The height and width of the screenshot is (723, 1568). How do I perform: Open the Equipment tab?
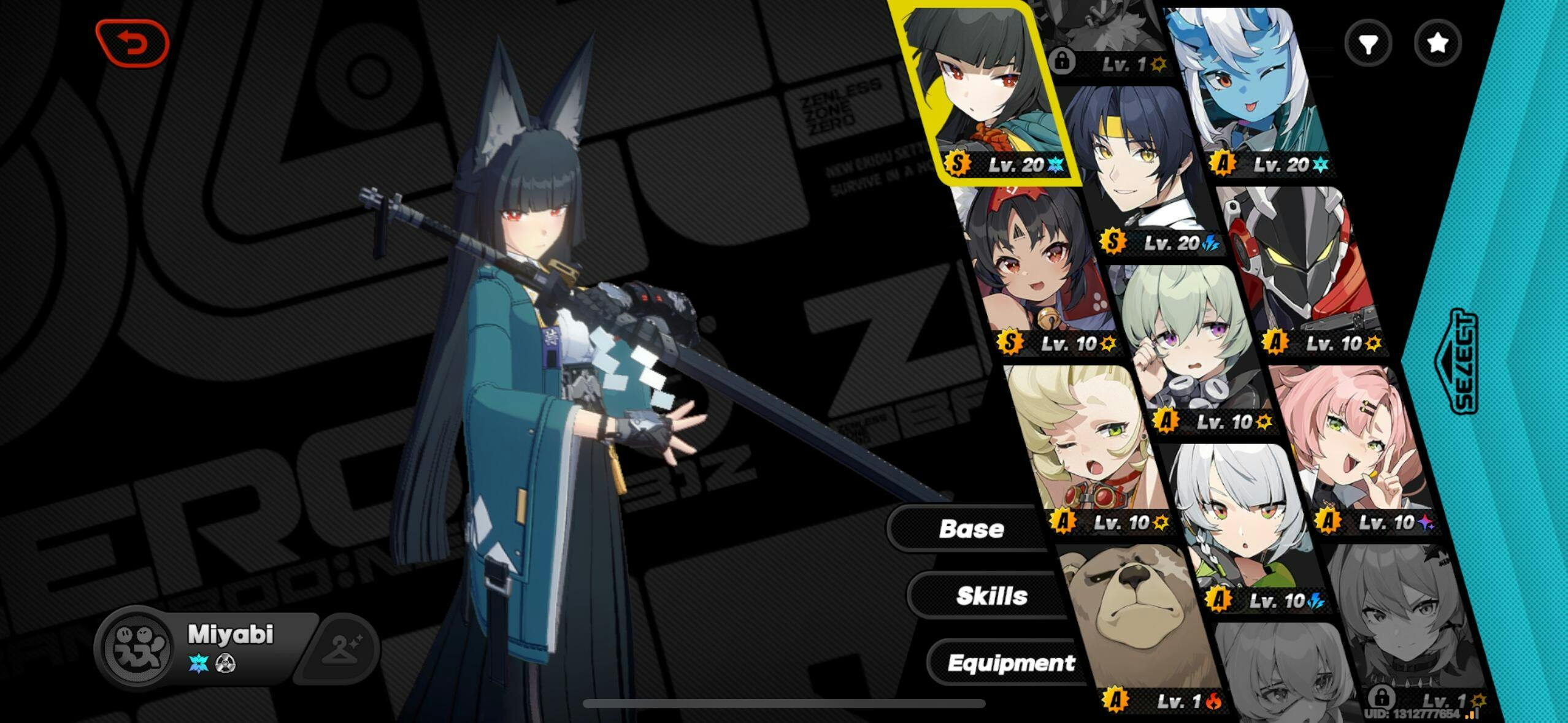pos(1010,663)
